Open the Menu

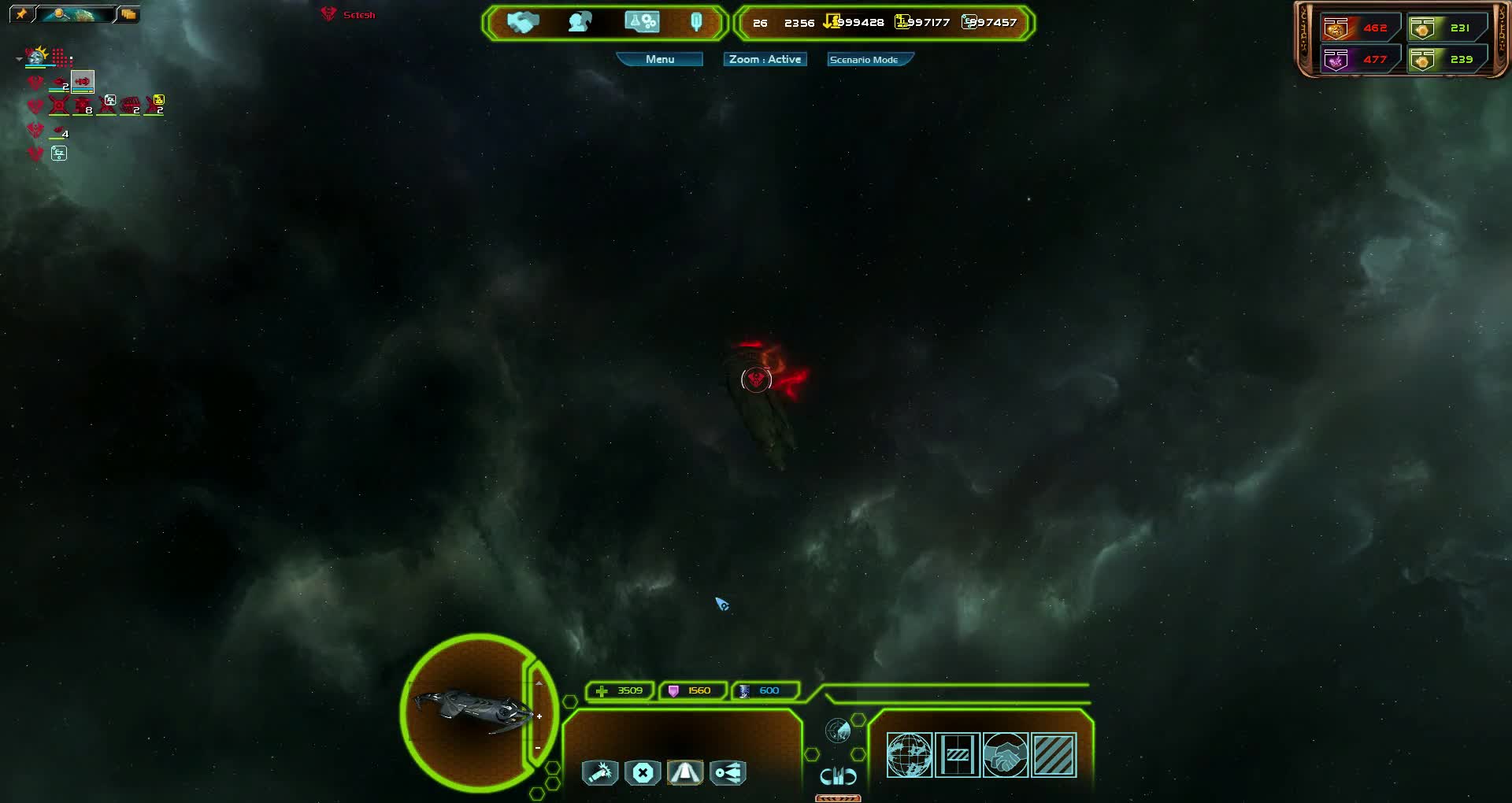[x=660, y=59]
